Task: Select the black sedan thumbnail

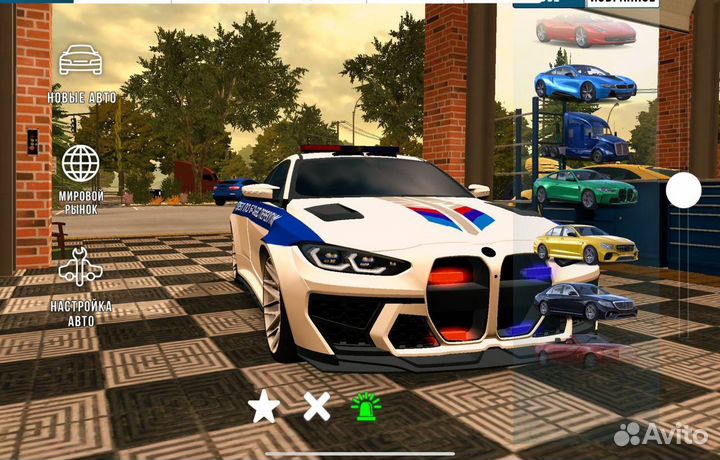Action: pyautogui.click(x=585, y=299)
